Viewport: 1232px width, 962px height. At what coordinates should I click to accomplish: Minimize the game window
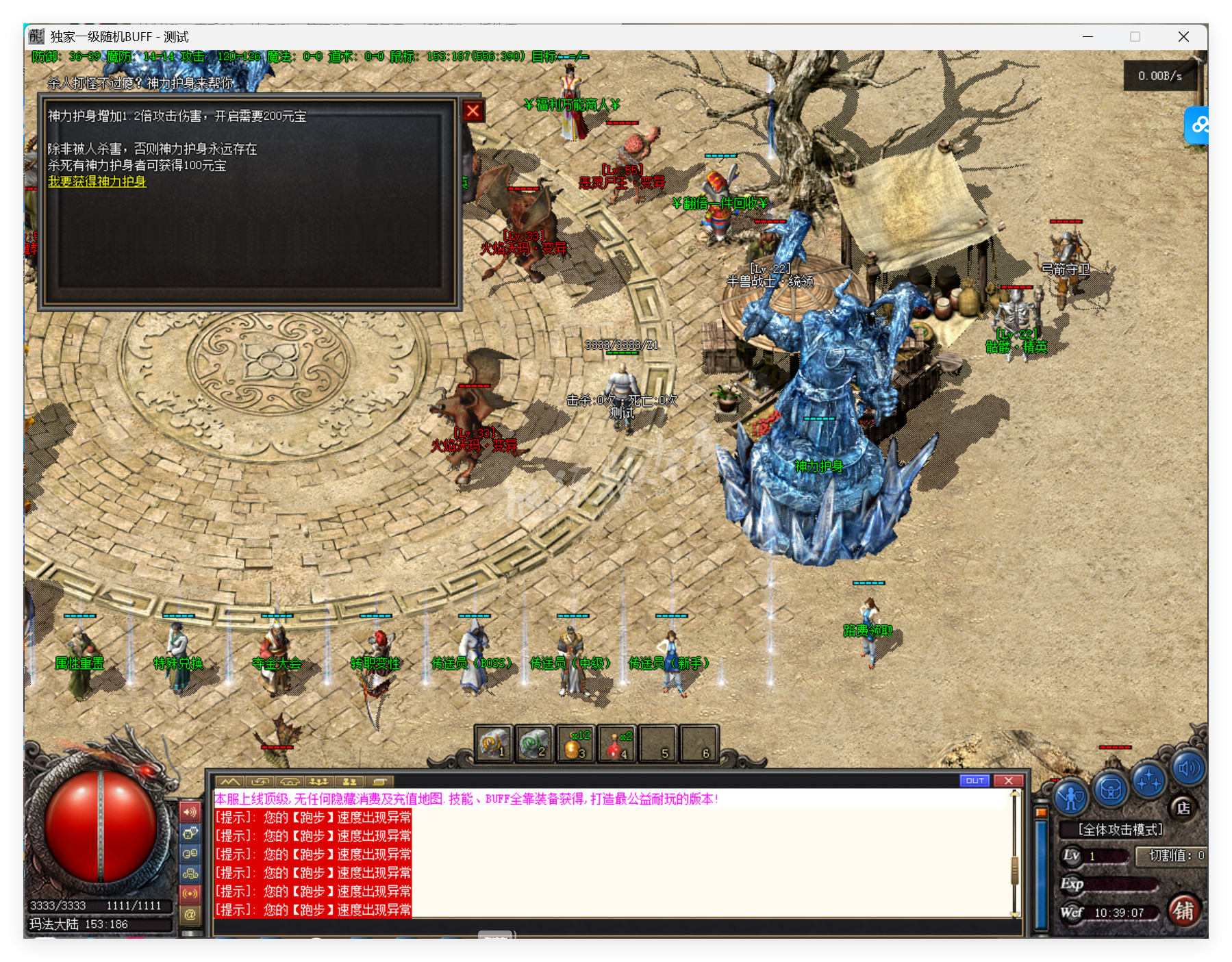coord(1088,37)
